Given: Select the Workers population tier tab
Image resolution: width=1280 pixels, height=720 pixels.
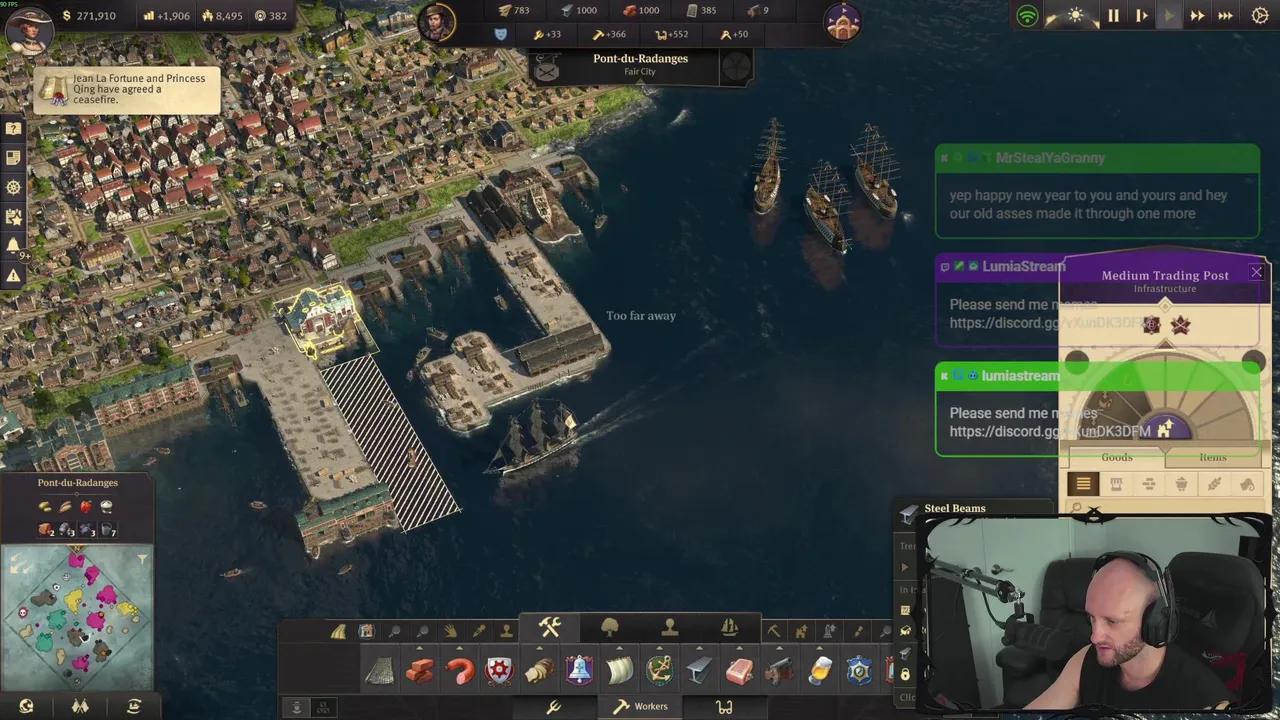Looking at the screenshot, I should 640,706.
